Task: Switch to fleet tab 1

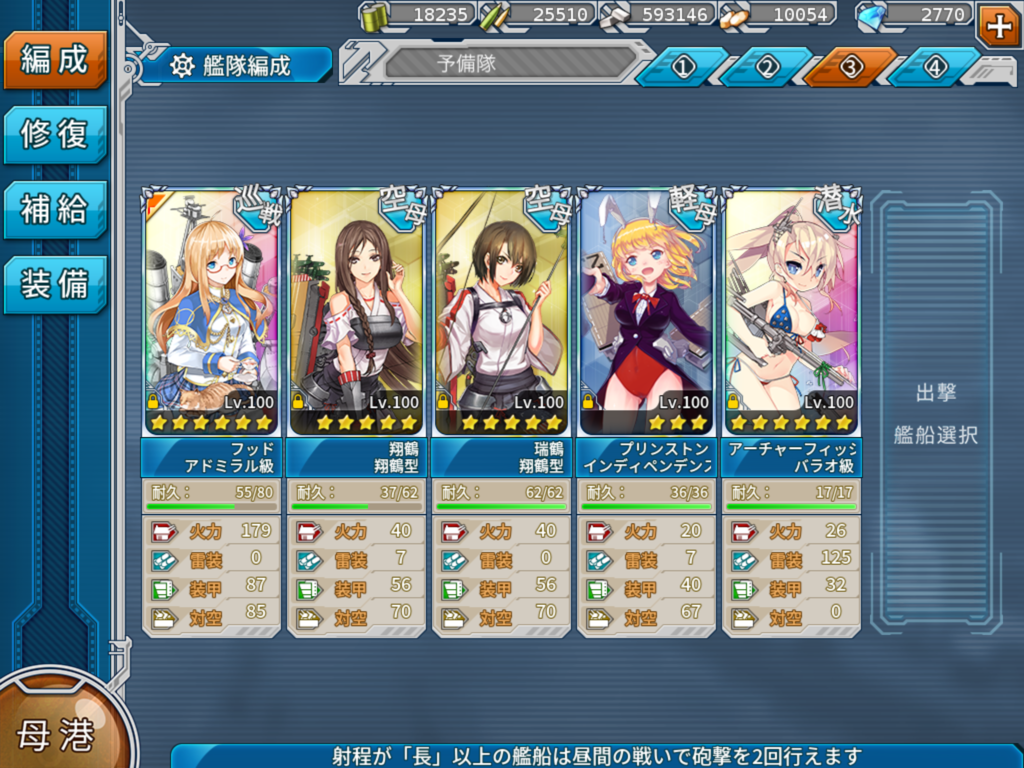Action: pos(683,67)
